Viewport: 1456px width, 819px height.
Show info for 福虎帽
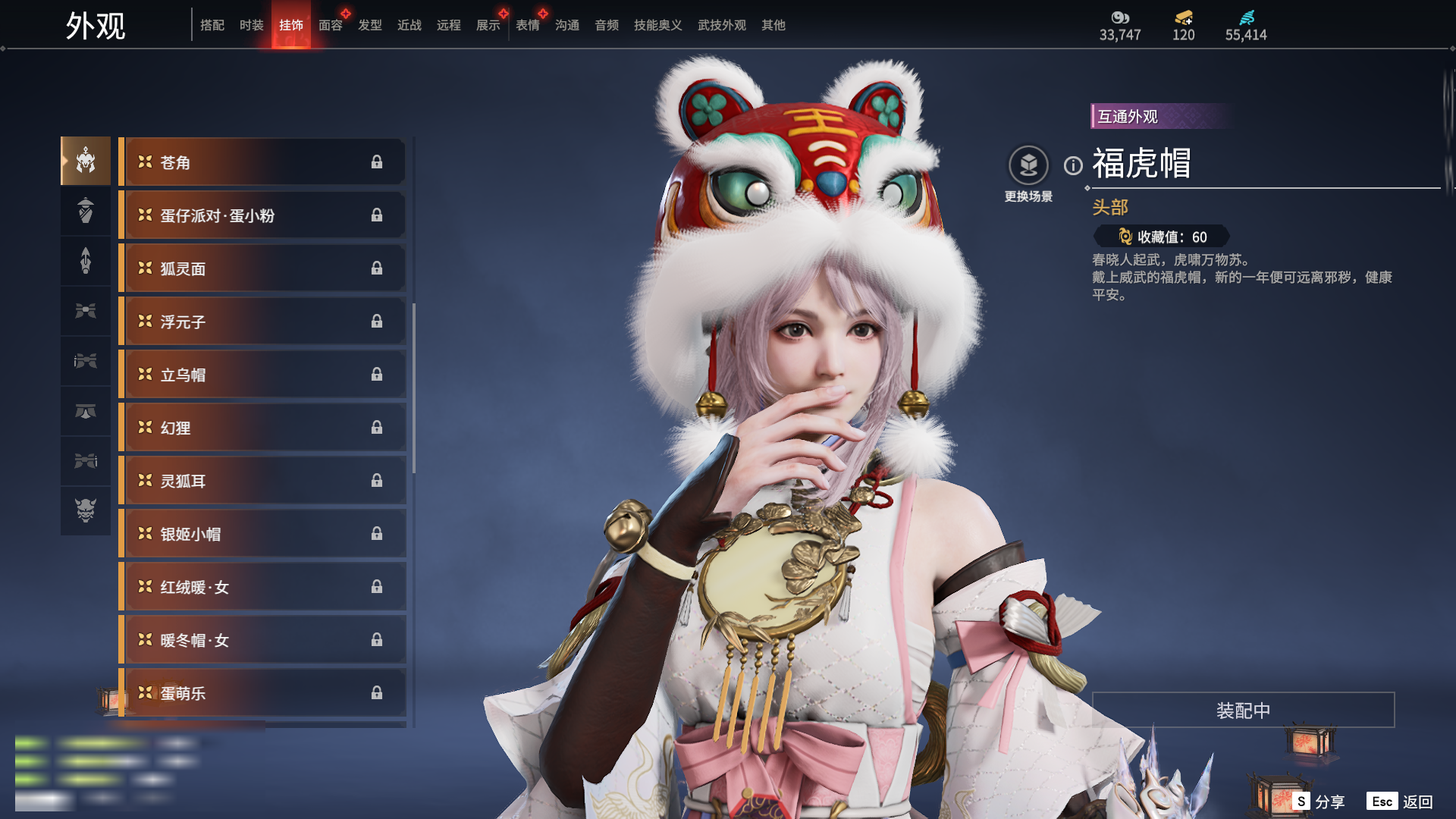click(x=1073, y=165)
